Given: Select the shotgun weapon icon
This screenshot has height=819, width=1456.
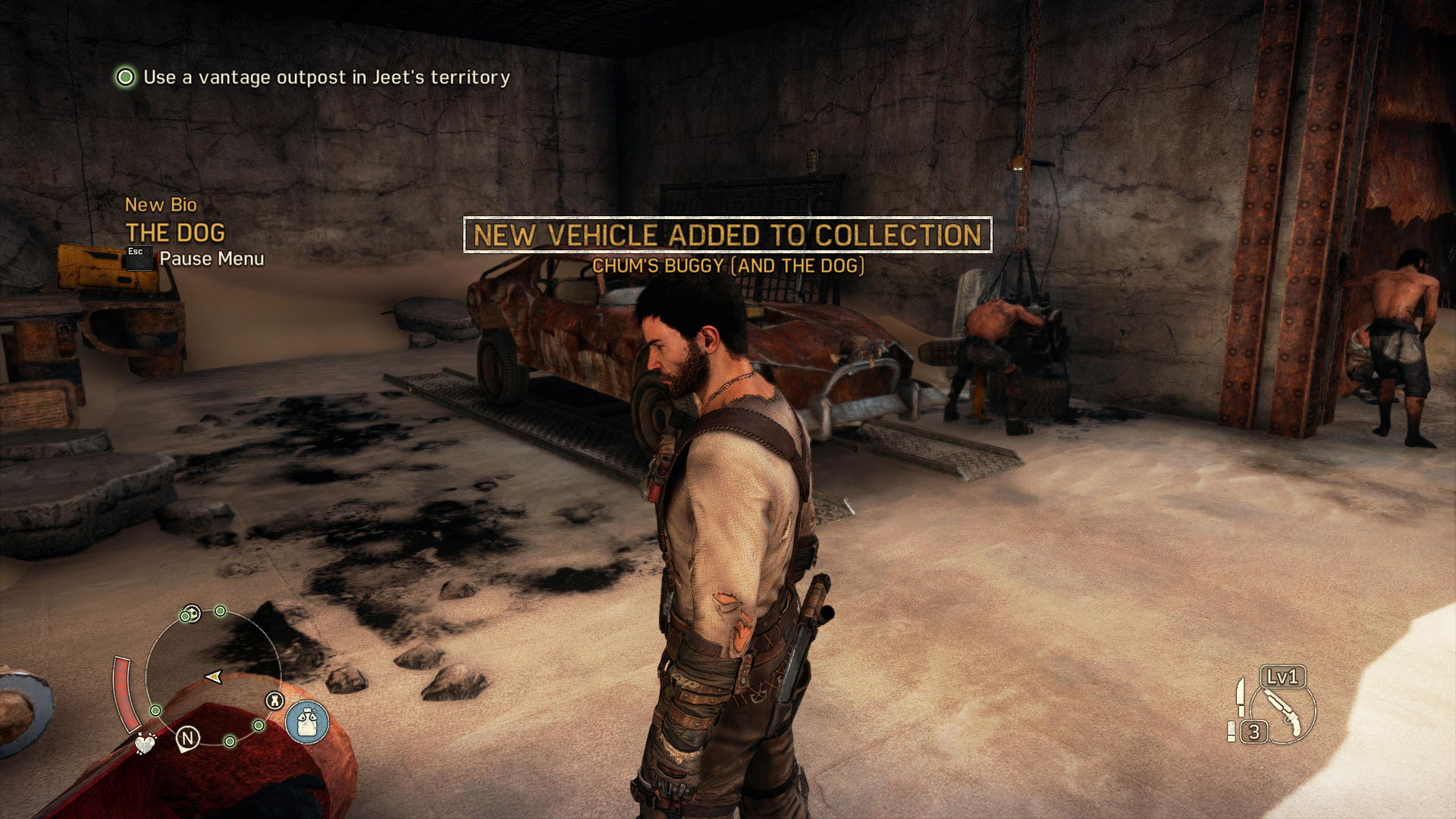Looking at the screenshot, I should [x=1284, y=713].
